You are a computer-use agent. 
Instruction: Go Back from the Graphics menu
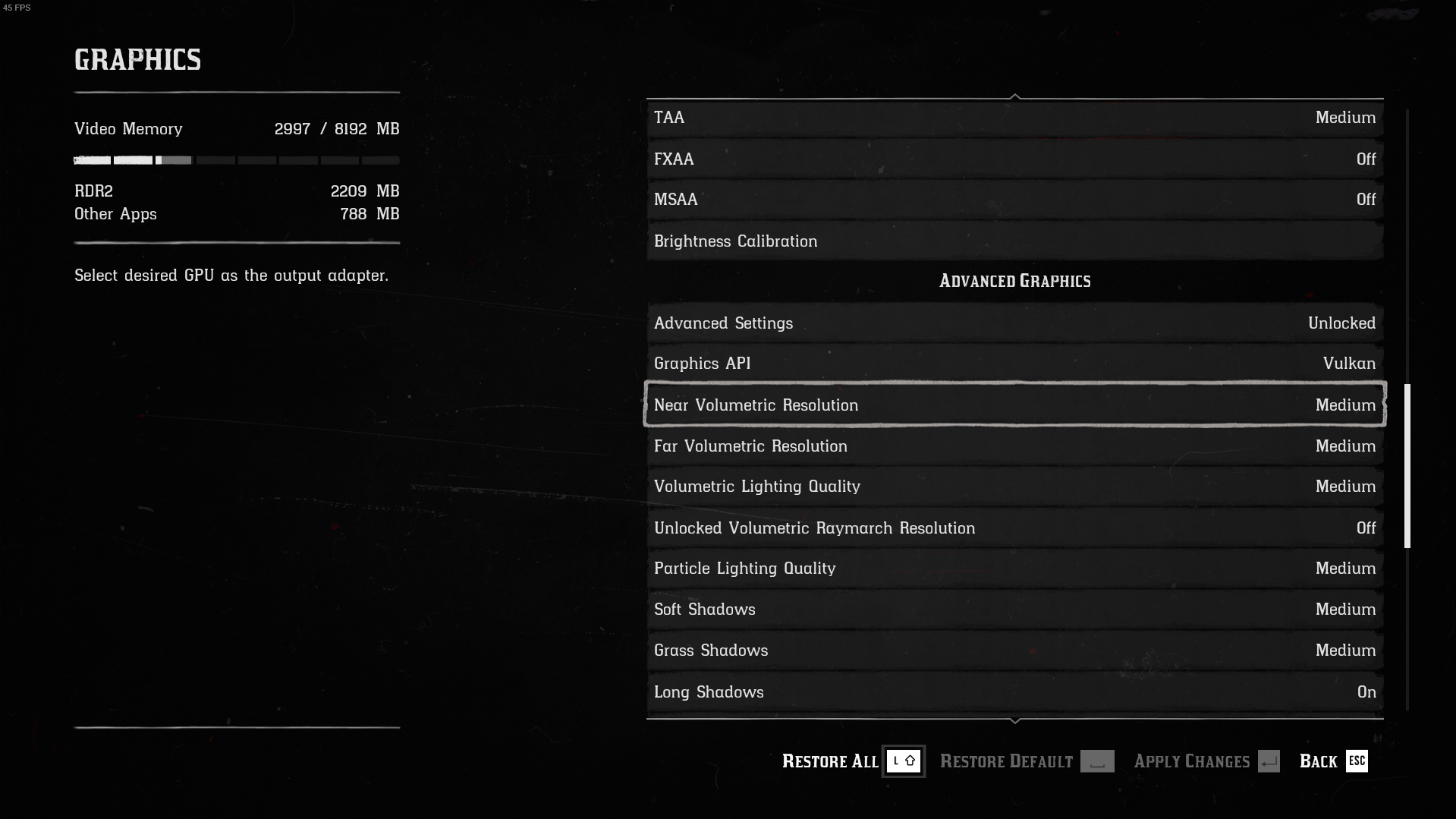click(1332, 761)
